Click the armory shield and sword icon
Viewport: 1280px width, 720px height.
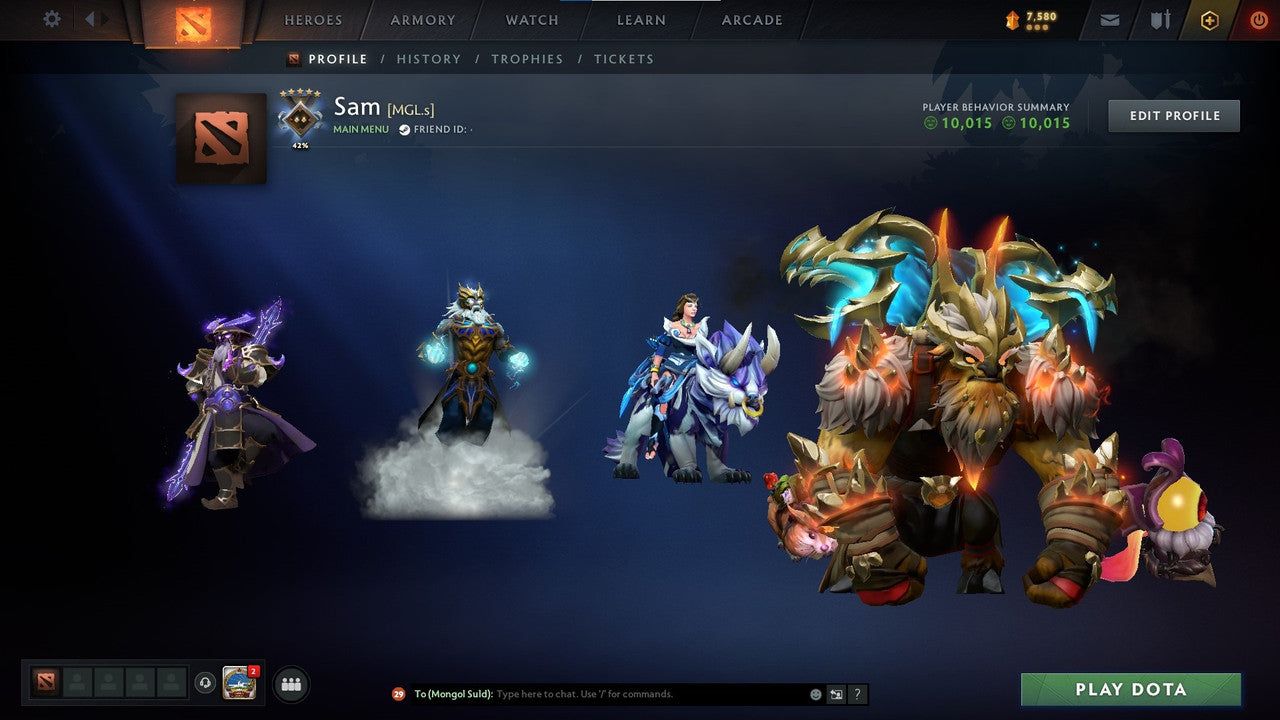click(x=1161, y=19)
